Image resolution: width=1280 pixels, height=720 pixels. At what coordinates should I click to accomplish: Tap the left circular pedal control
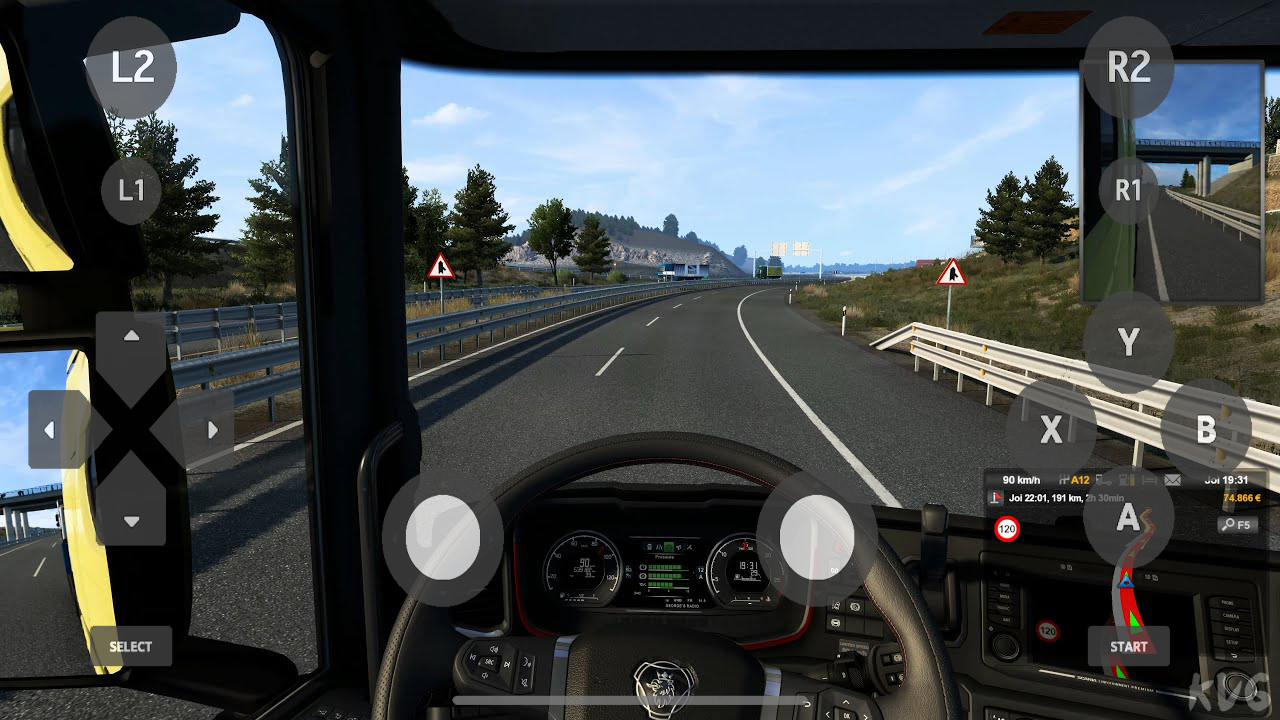click(443, 538)
